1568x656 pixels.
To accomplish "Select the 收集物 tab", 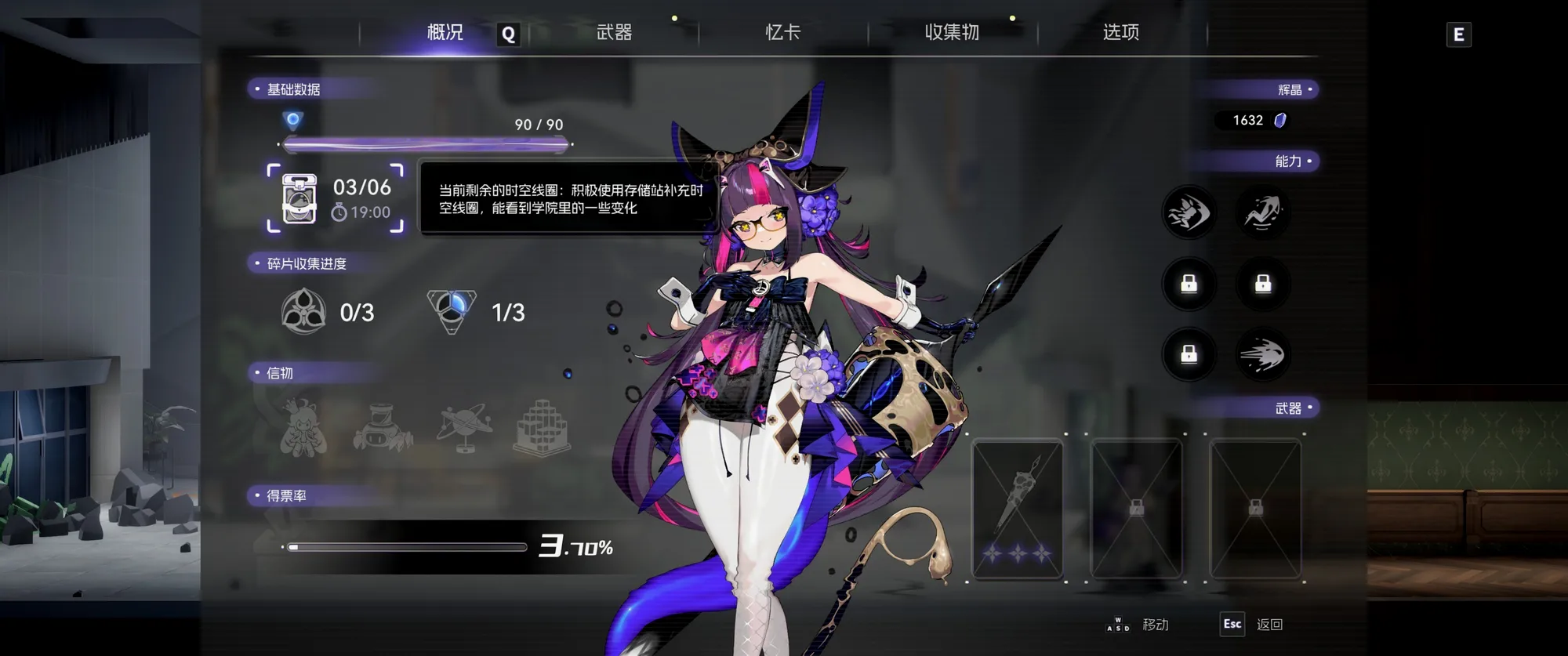I will point(952,32).
